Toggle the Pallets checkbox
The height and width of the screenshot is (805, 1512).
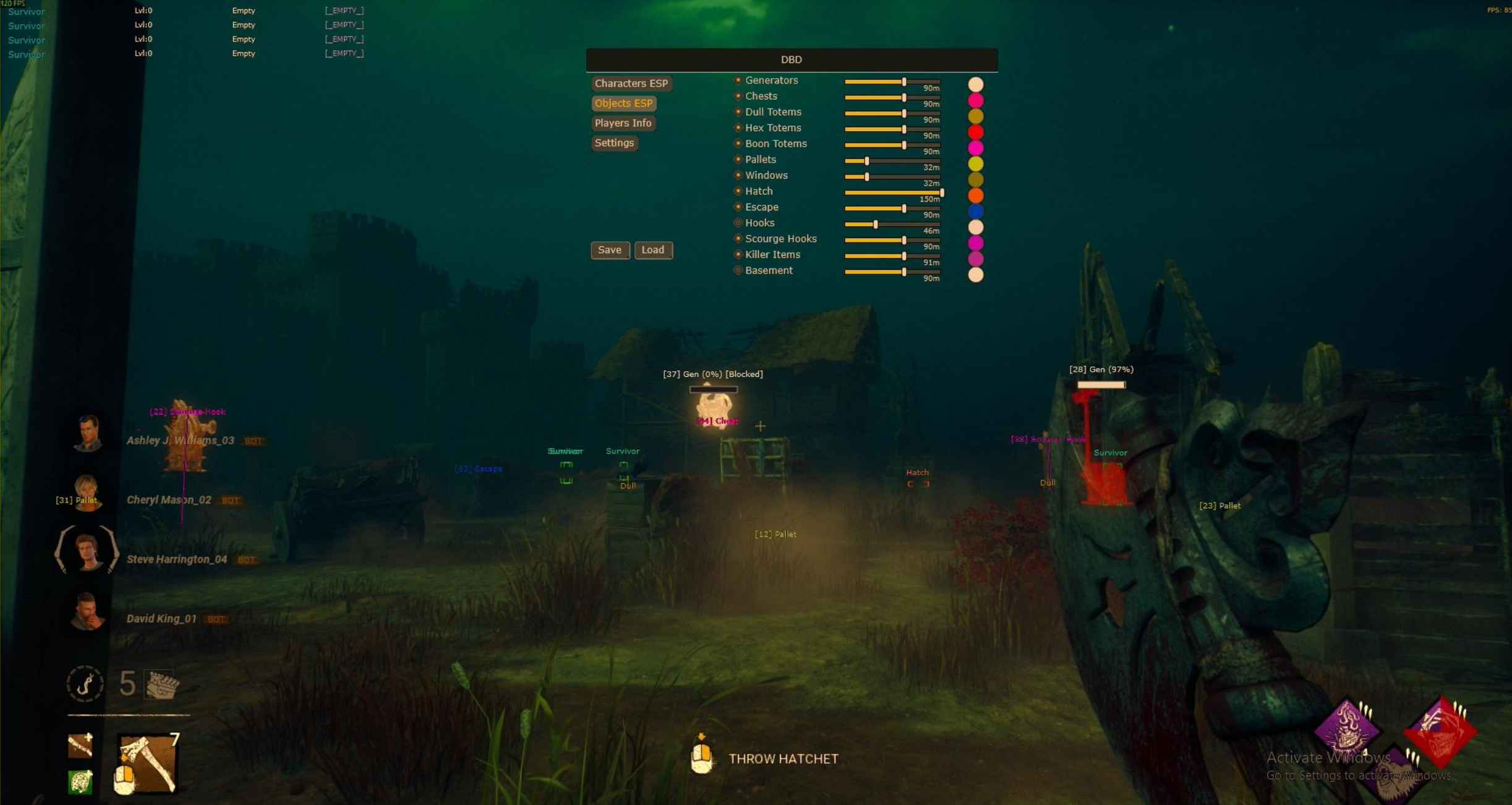pyautogui.click(x=738, y=160)
